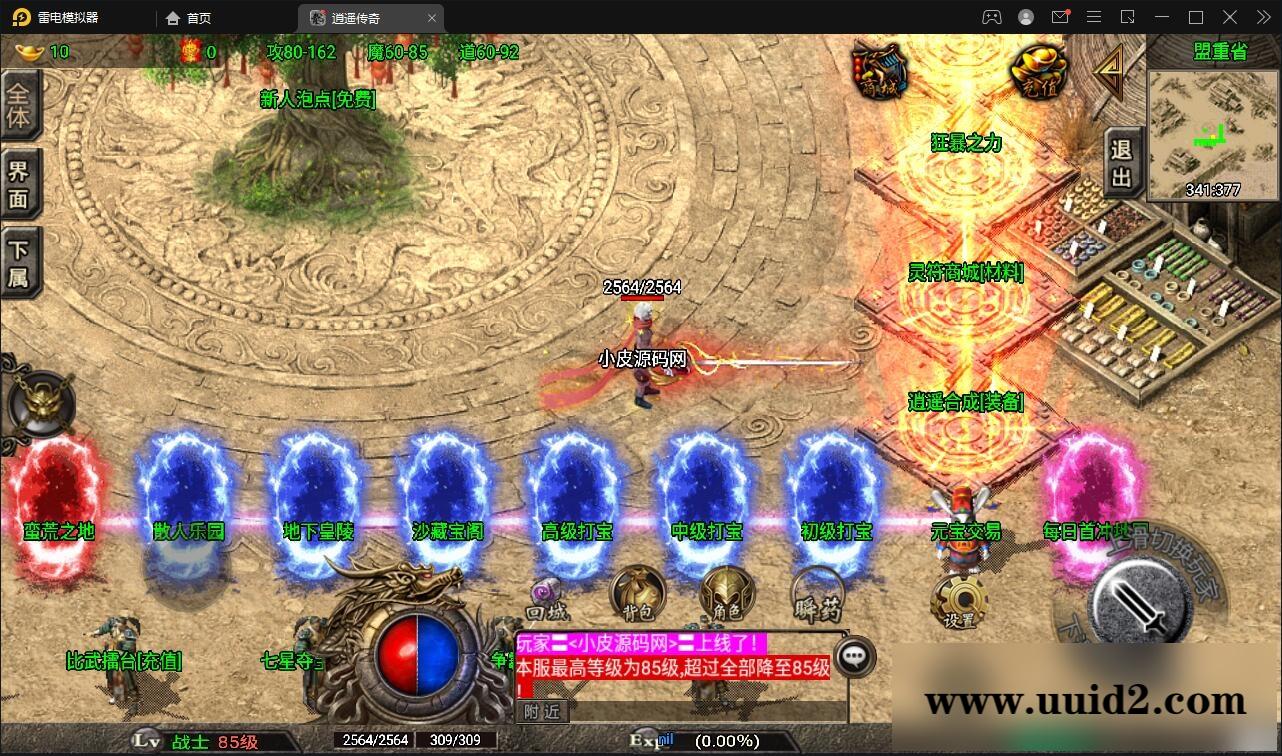Viewport: 1282px width, 756px height.
Task: Select the 全体 side tab
Action: pos(19,107)
